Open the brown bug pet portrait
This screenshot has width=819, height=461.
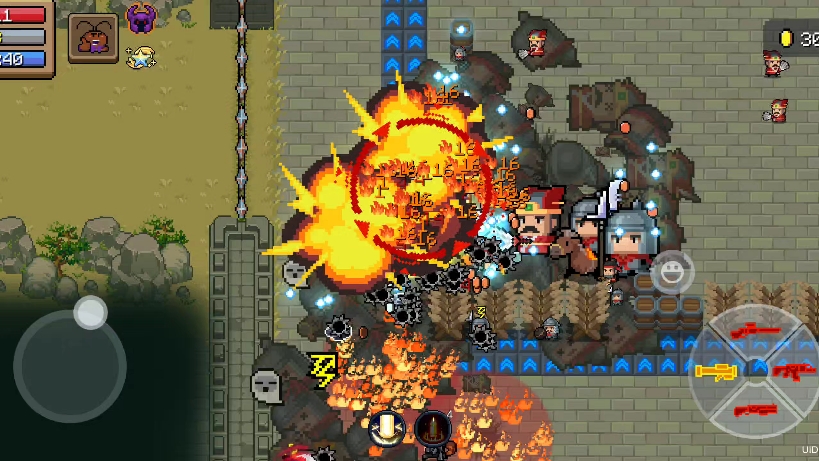pyautogui.click(x=92, y=39)
